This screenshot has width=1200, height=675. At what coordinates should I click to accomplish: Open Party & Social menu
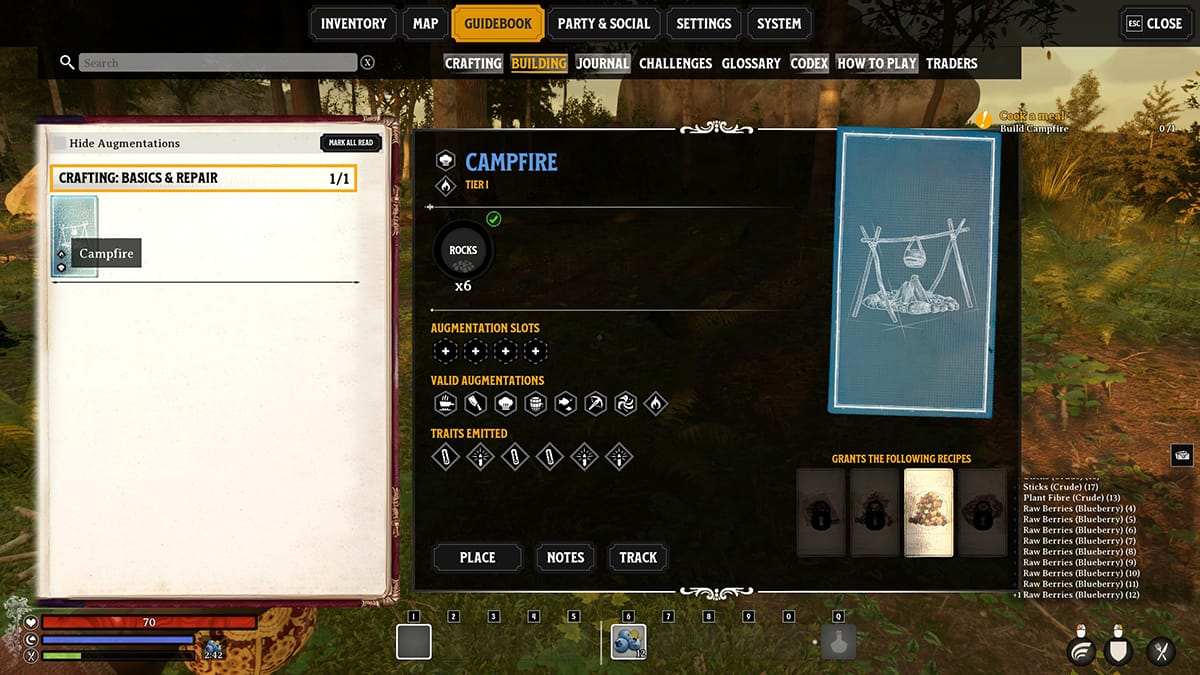tap(603, 24)
